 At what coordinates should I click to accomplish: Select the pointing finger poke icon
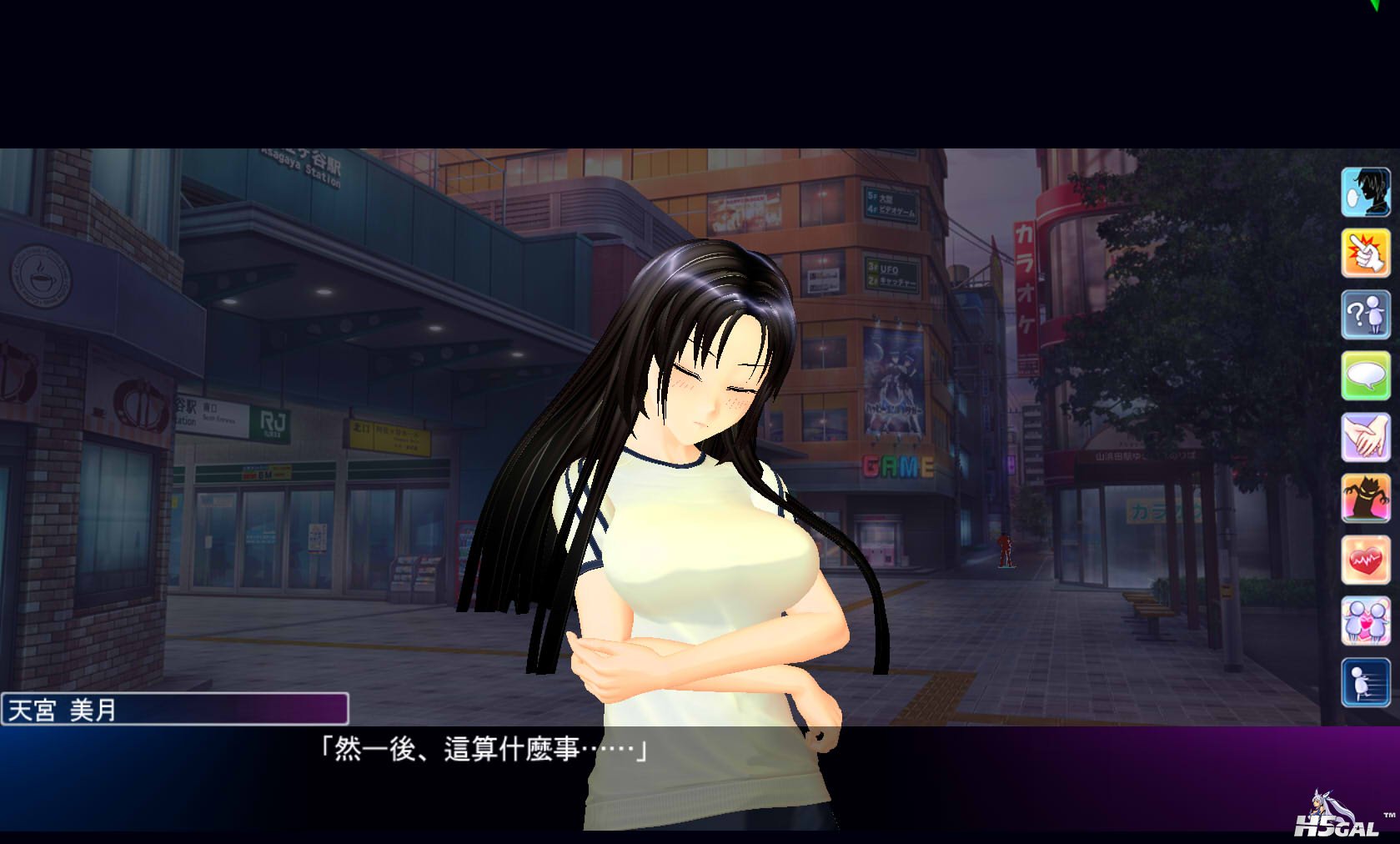pyautogui.click(x=1365, y=253)
